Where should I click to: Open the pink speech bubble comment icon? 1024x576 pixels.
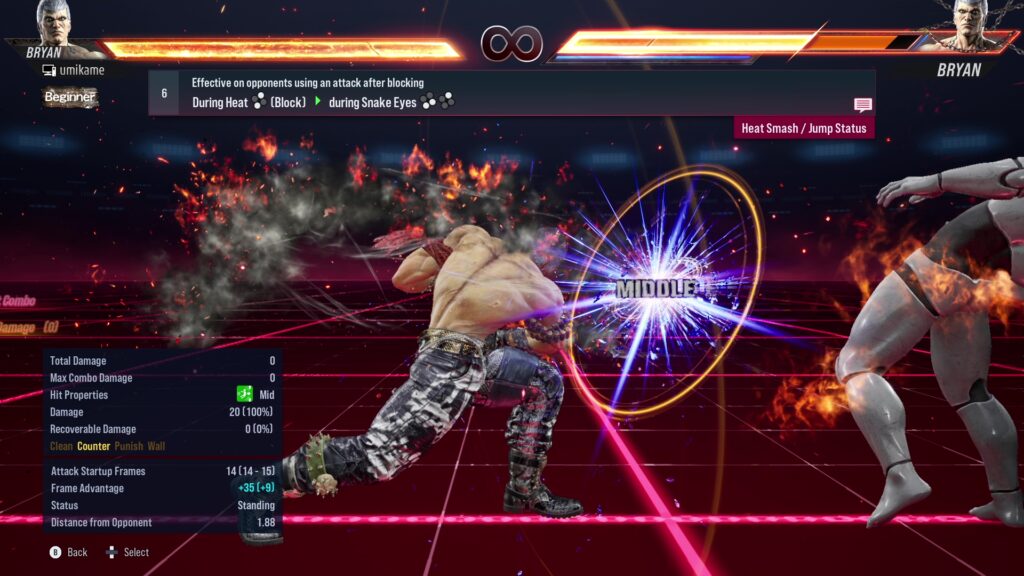tap(862, 105)
